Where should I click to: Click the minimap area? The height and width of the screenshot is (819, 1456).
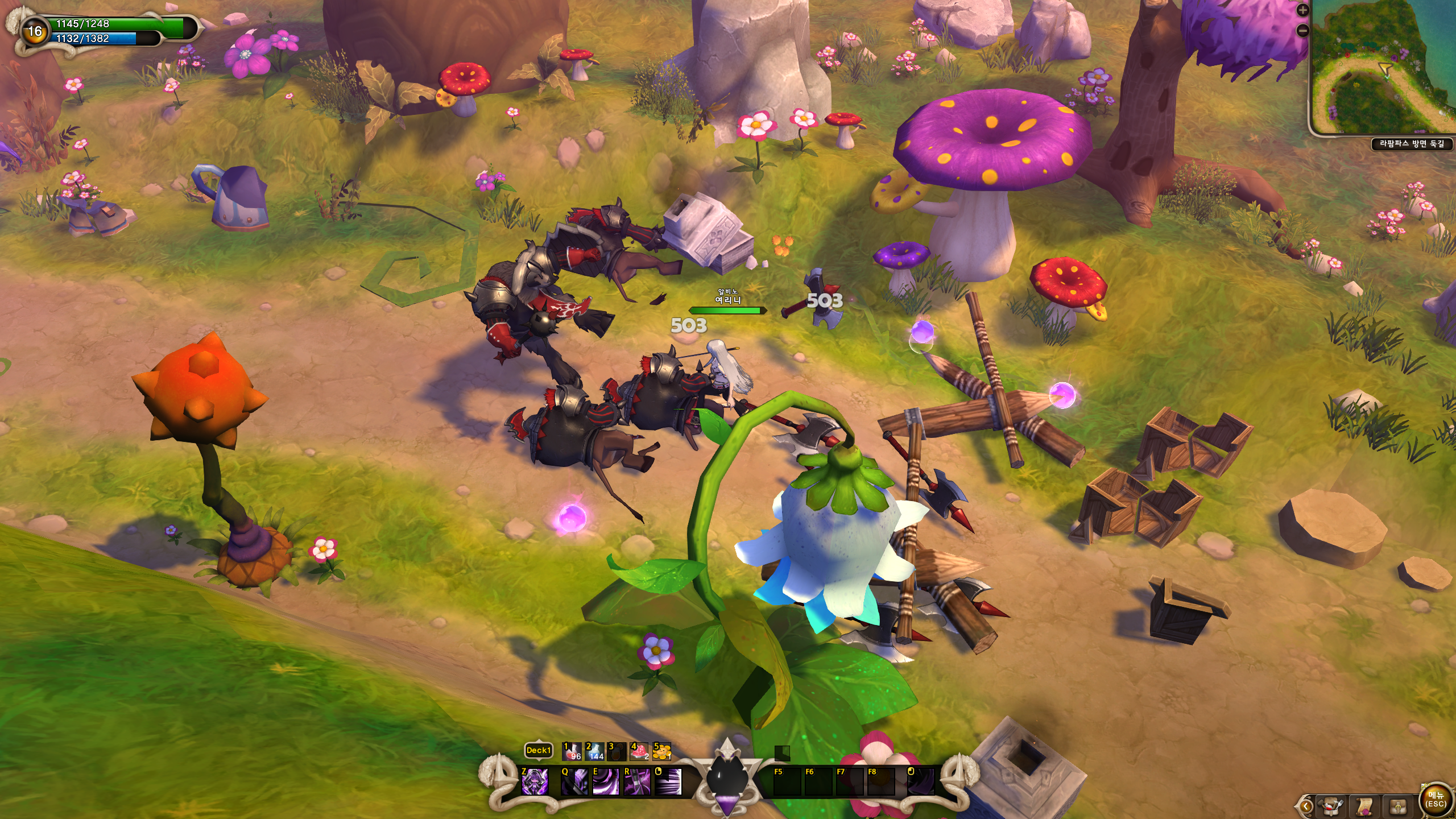coord(1383,68)
